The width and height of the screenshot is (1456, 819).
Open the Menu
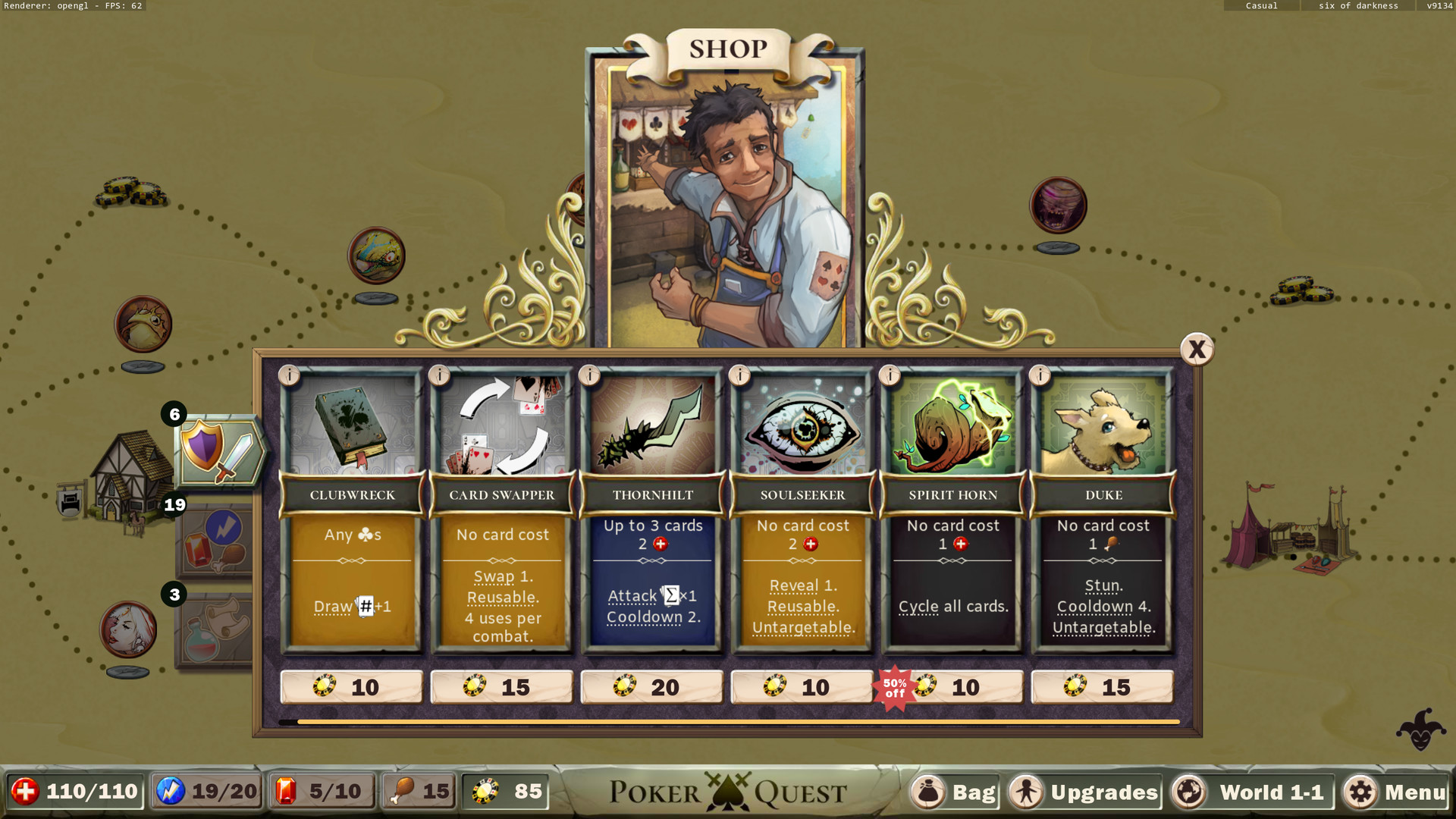click(x=1397, y=792)
